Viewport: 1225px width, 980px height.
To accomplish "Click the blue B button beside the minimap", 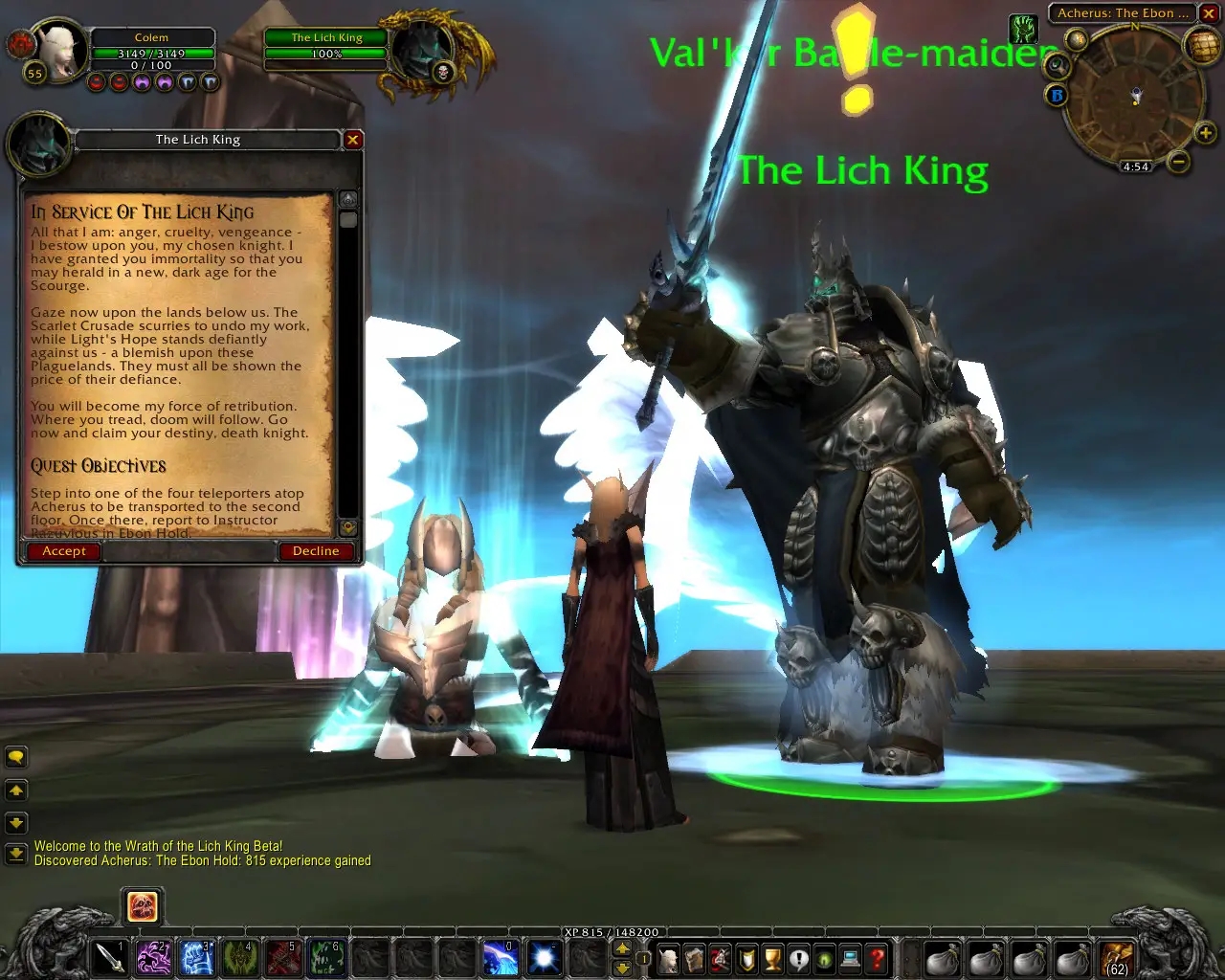I will [1057, 95].
